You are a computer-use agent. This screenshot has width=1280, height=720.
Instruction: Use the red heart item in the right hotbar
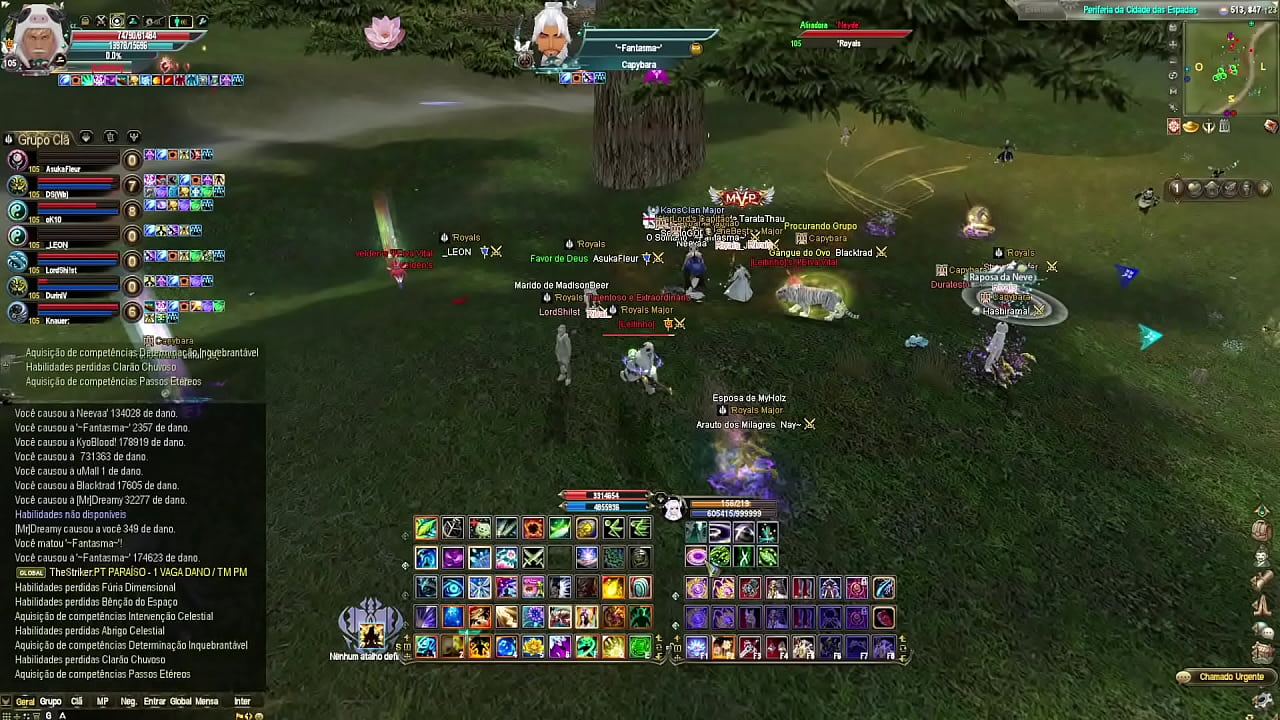point(883,618)
